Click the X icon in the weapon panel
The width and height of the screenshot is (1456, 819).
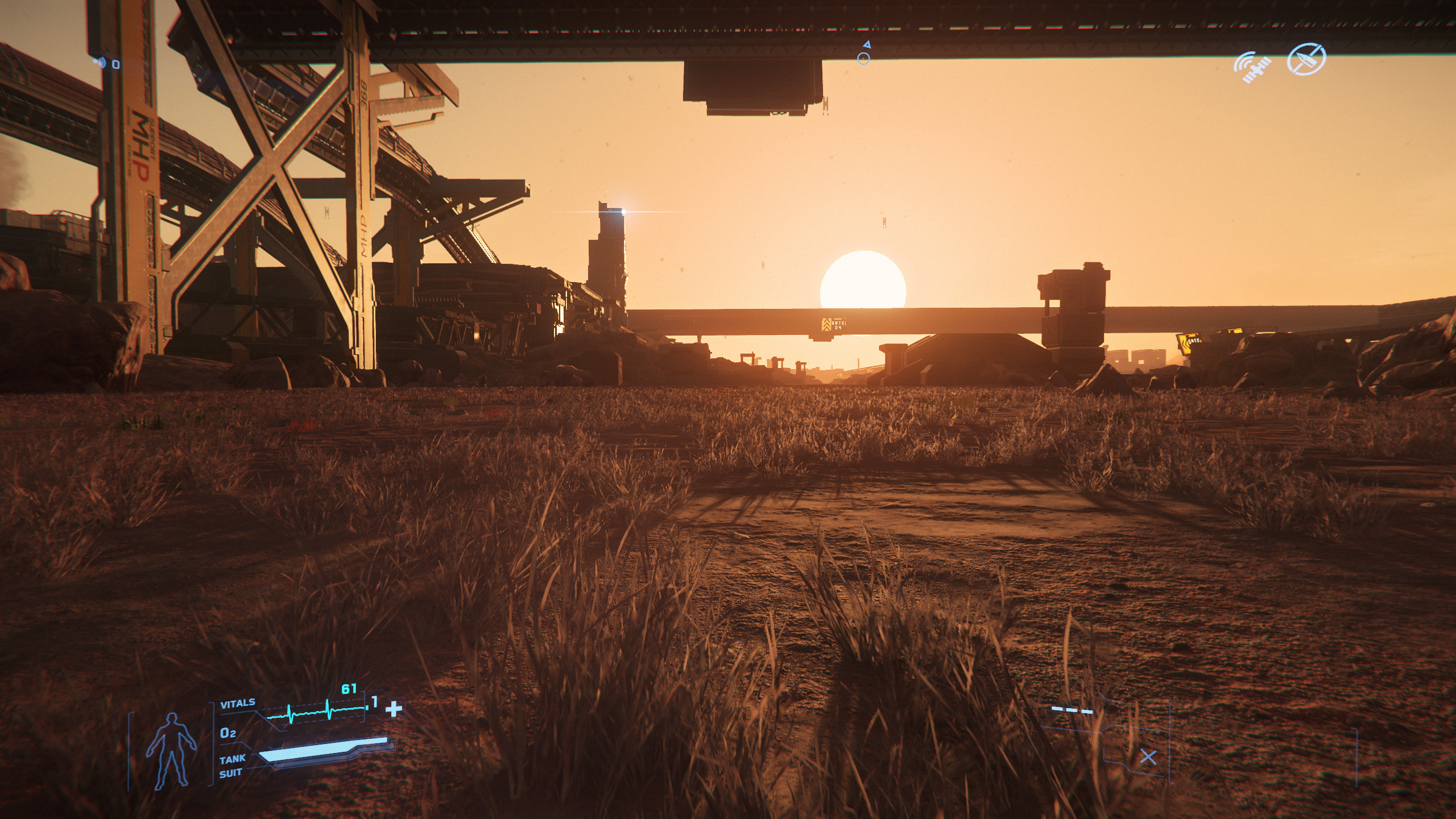pos(1148,757)
